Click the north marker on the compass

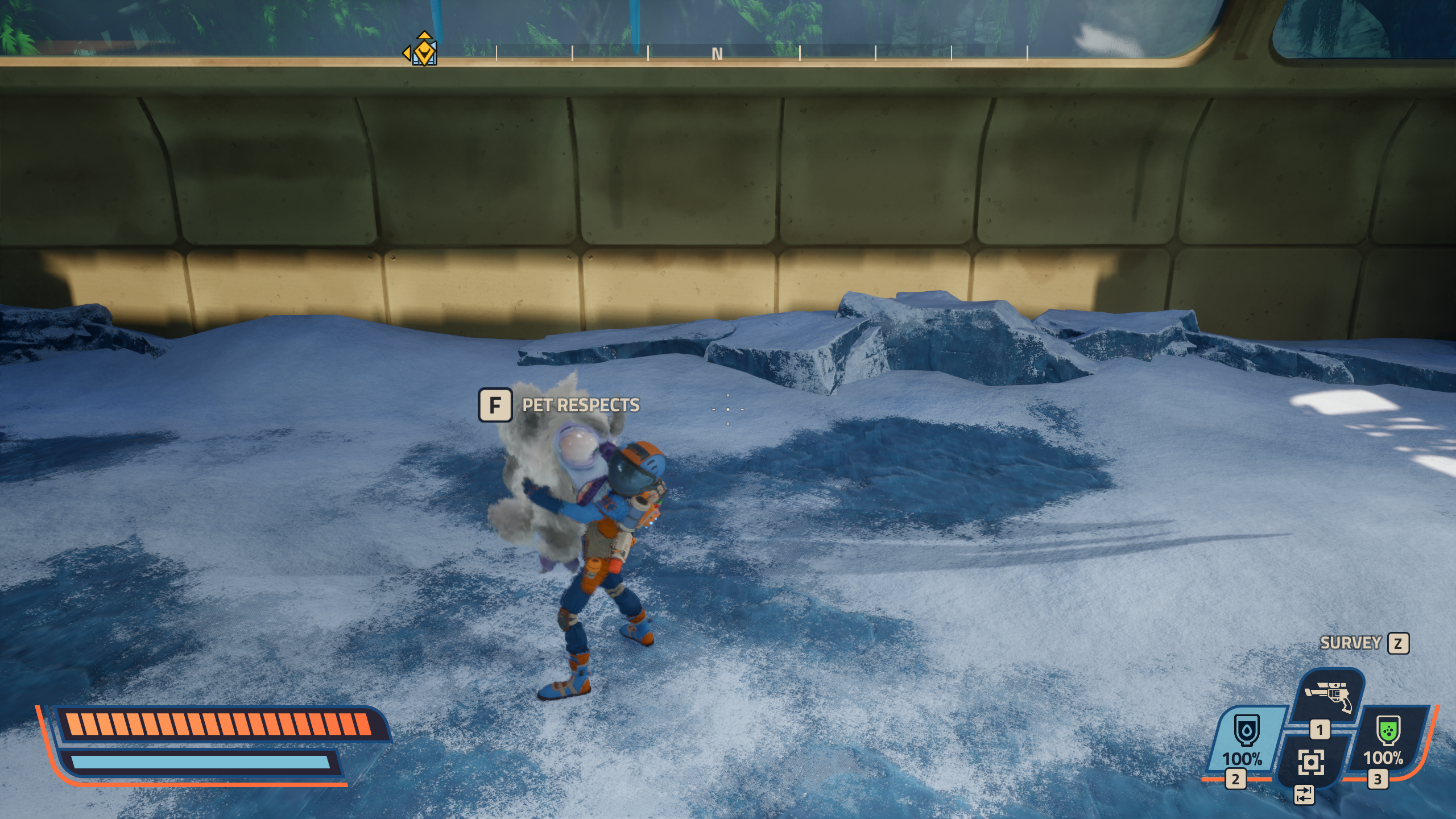click(x=717, y=54)
